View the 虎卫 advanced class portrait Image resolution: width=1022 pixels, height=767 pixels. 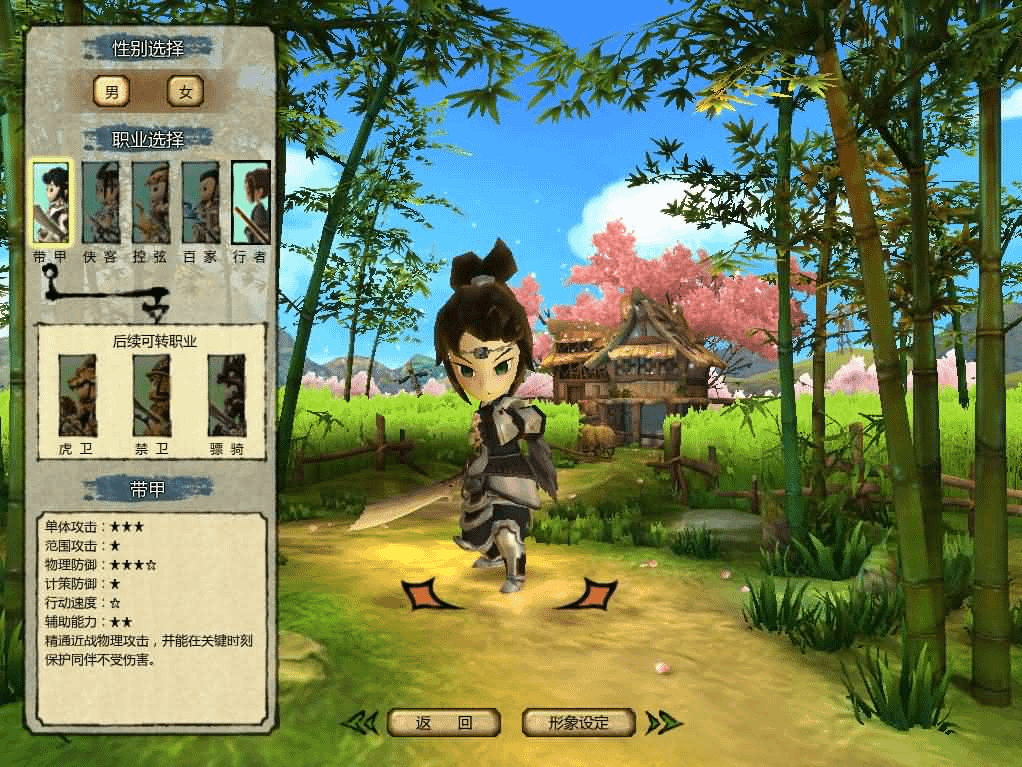77,395
